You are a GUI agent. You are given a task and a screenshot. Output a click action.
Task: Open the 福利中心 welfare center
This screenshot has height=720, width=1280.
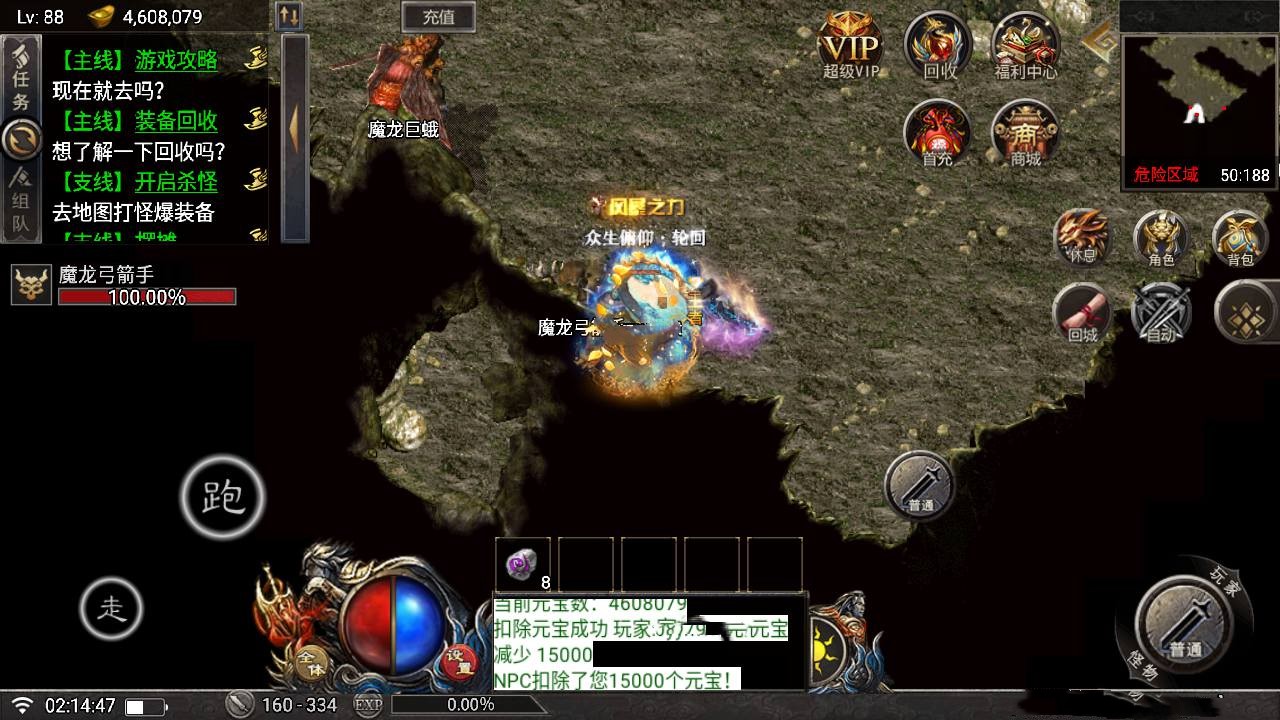[1025, 47]
